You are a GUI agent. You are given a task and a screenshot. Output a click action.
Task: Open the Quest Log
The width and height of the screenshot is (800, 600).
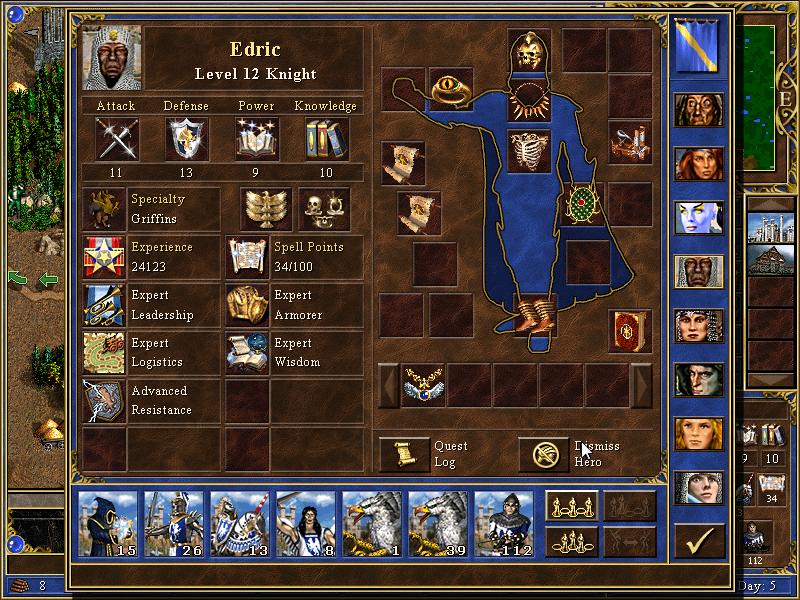point(404,454)
